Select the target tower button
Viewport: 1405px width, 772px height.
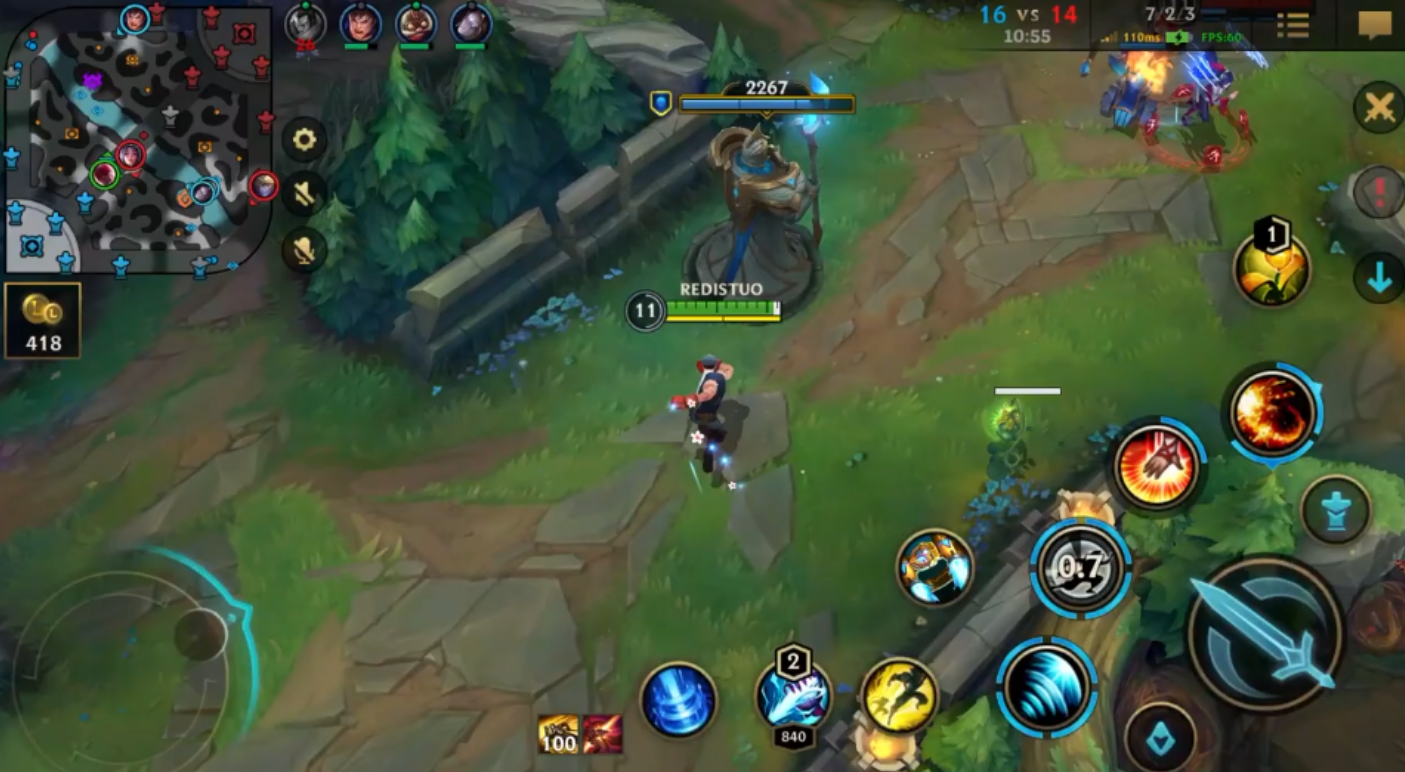click(x=1335, y=510)
